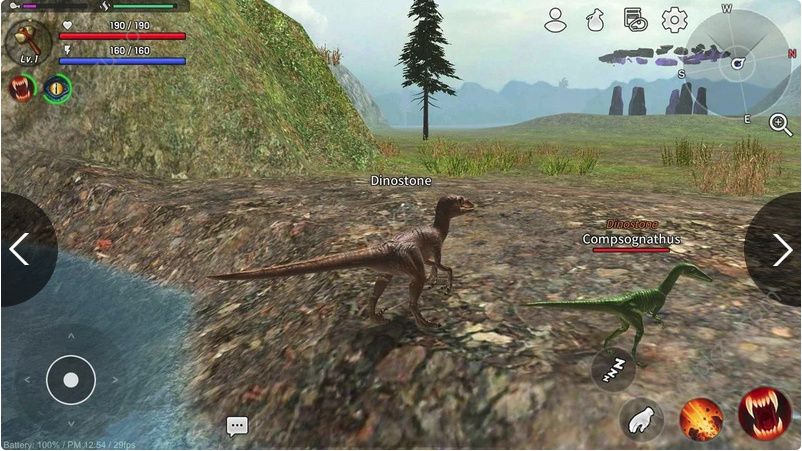Select the red fangs buff icon
This screenshot has width=802, height=451.
click(20, 88)
